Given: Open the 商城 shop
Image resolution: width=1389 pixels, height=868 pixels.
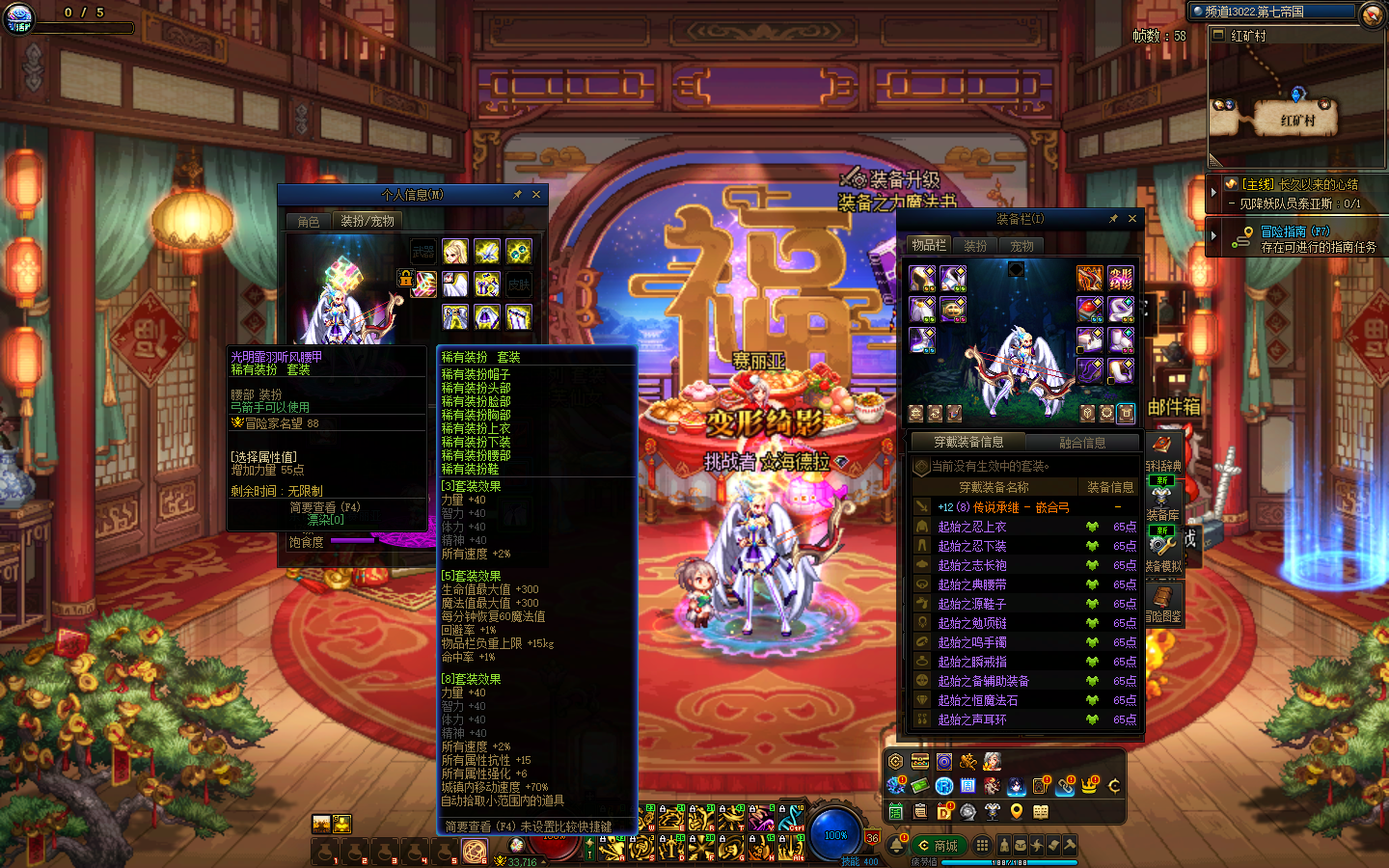Looking at the screenshot, I should [x=939, y=846].
